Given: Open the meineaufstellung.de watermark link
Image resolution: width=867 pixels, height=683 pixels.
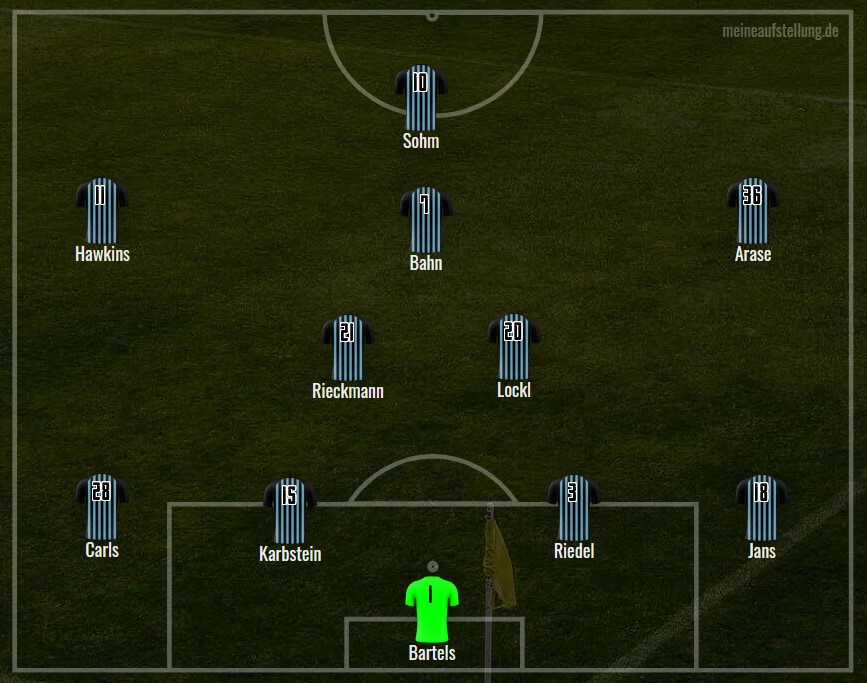Looking at the screenshot, I should pos(780,31).
